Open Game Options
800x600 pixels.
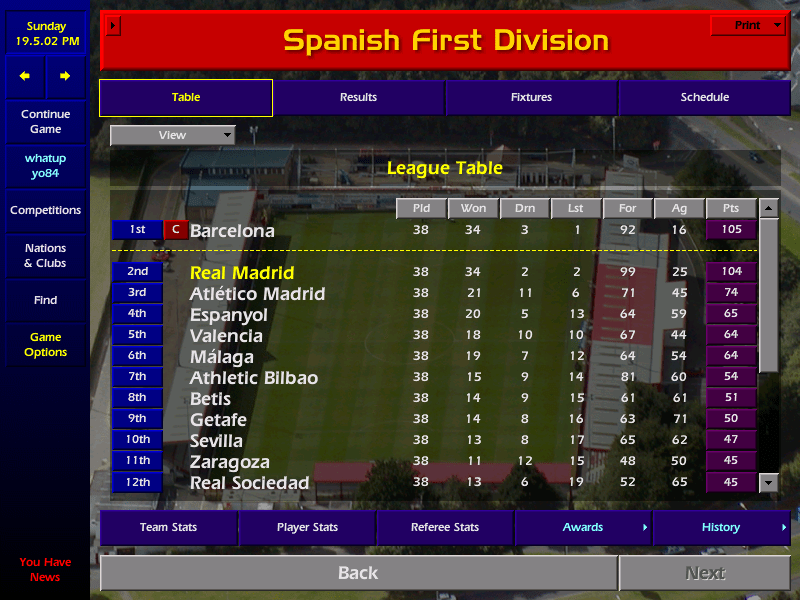(45, 344)
